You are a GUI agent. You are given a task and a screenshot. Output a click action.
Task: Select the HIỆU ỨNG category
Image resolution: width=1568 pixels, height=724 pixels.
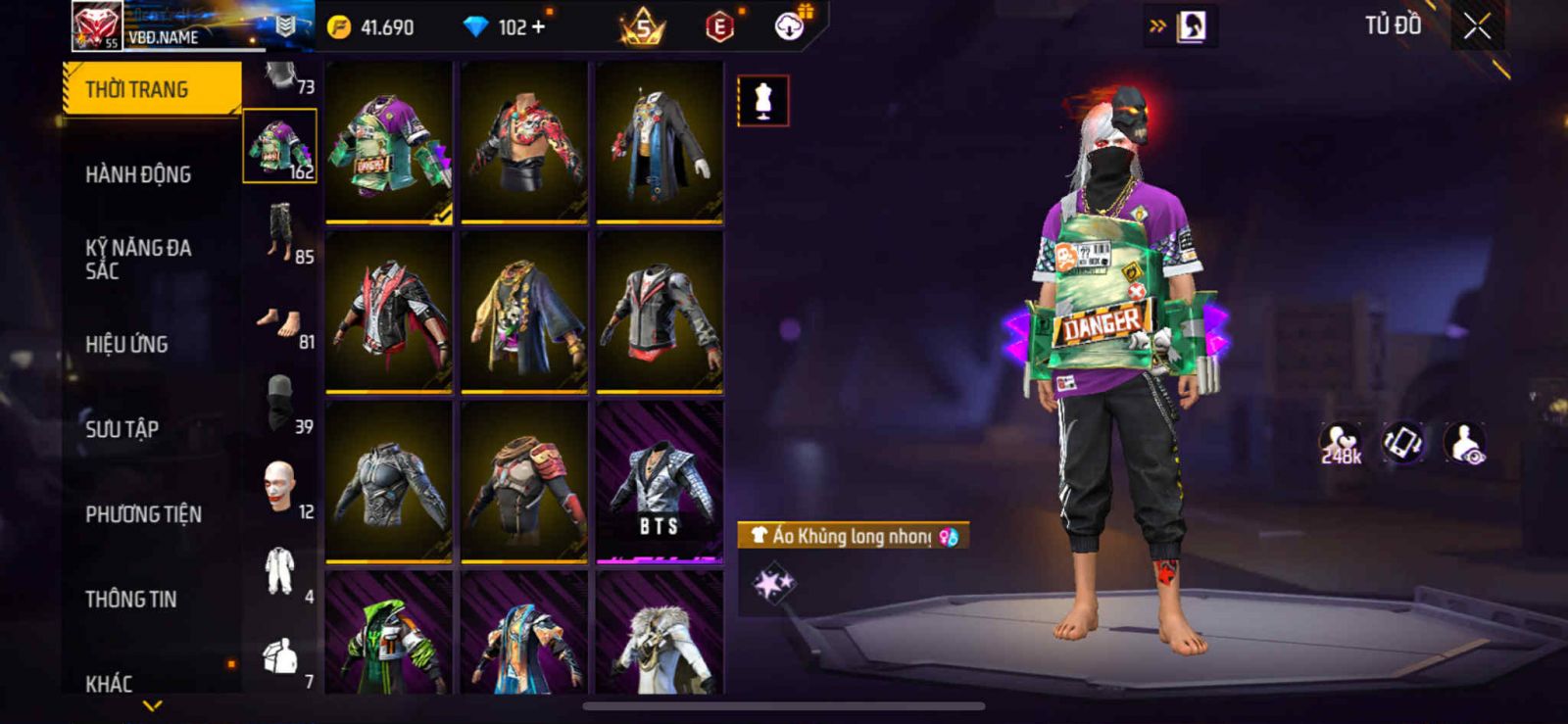pos(126,344)
